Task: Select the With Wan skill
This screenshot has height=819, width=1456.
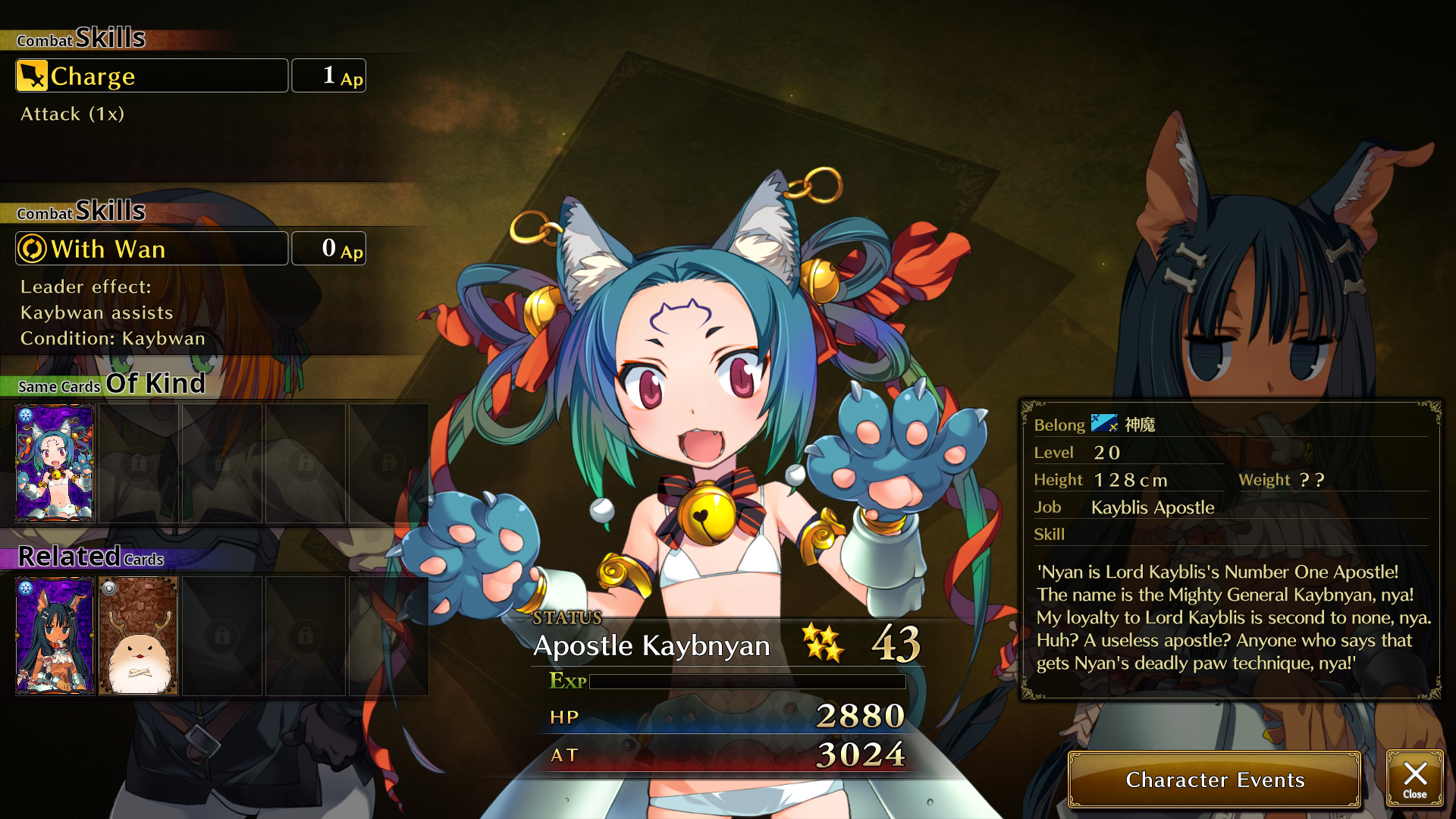Action: coord(152,249)
